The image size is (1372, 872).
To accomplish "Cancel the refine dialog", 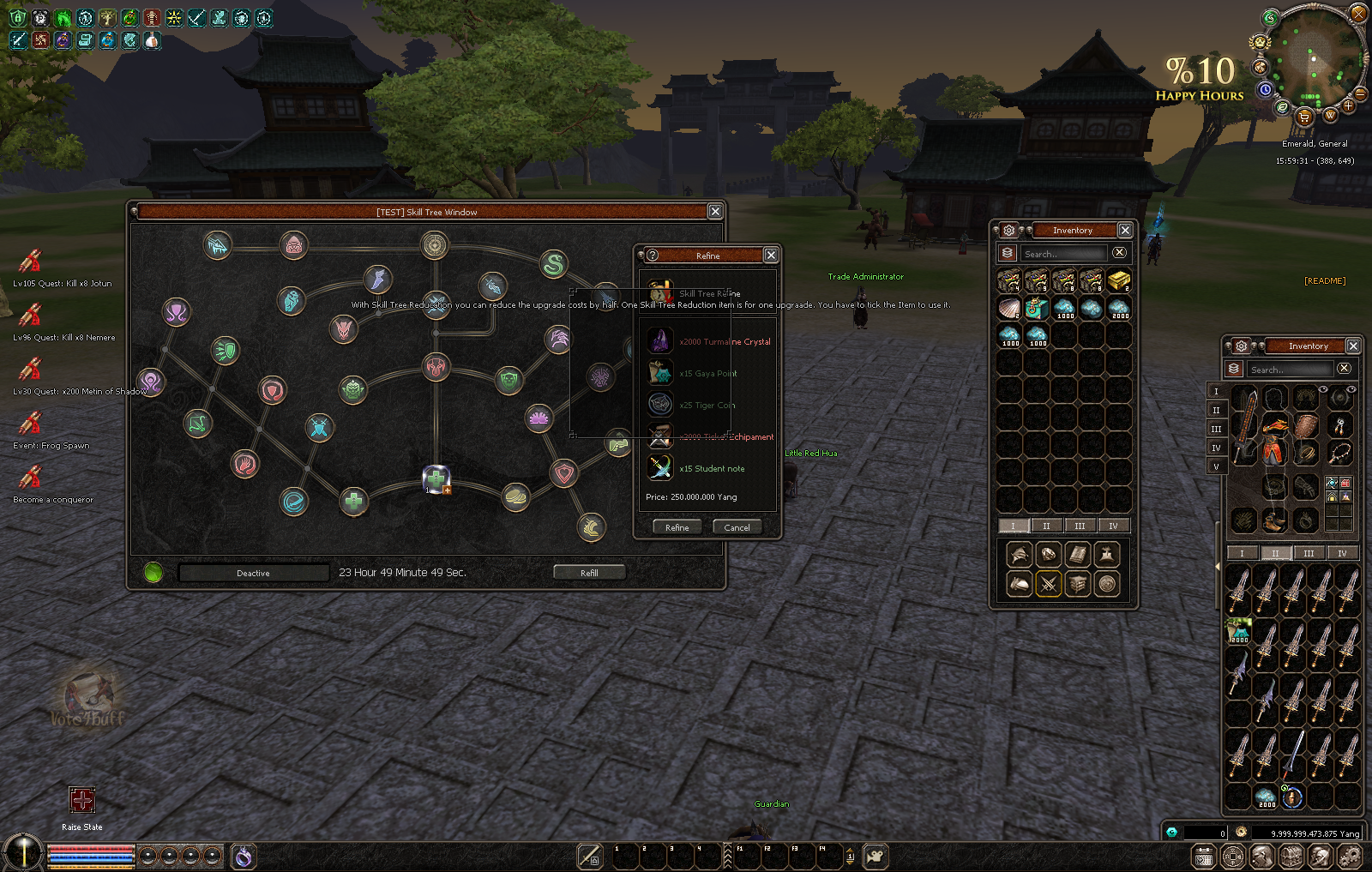I will click(737, 527).
